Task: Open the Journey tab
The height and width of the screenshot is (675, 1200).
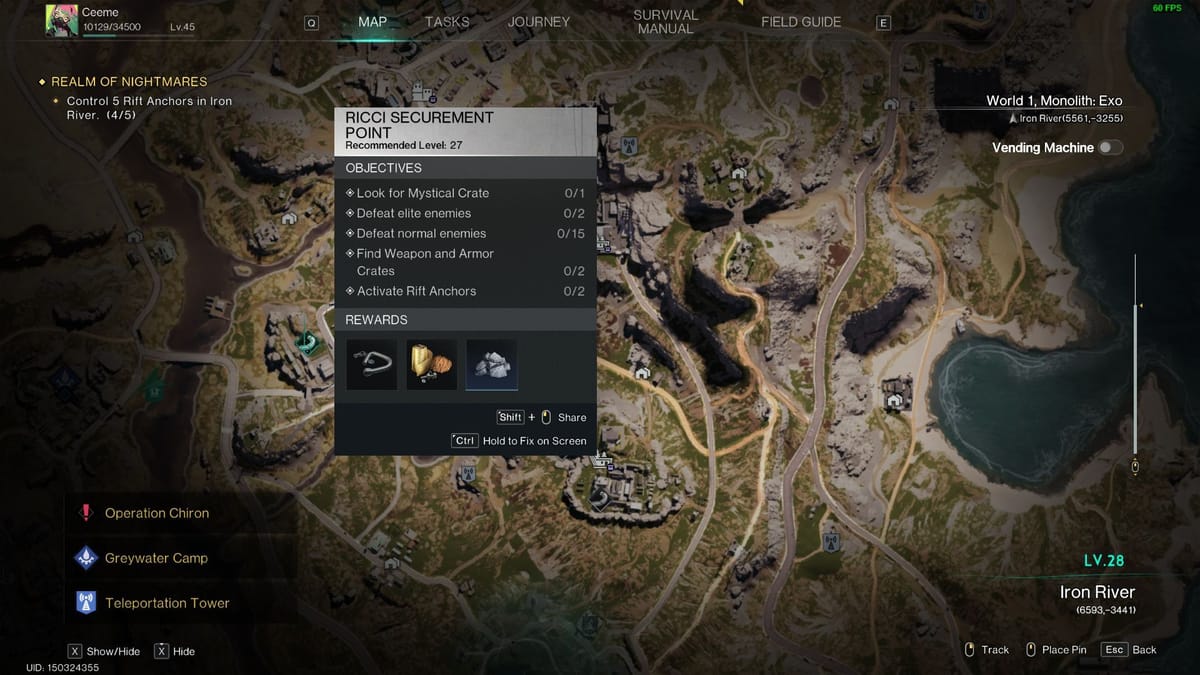Action: (x=538, y=22)
